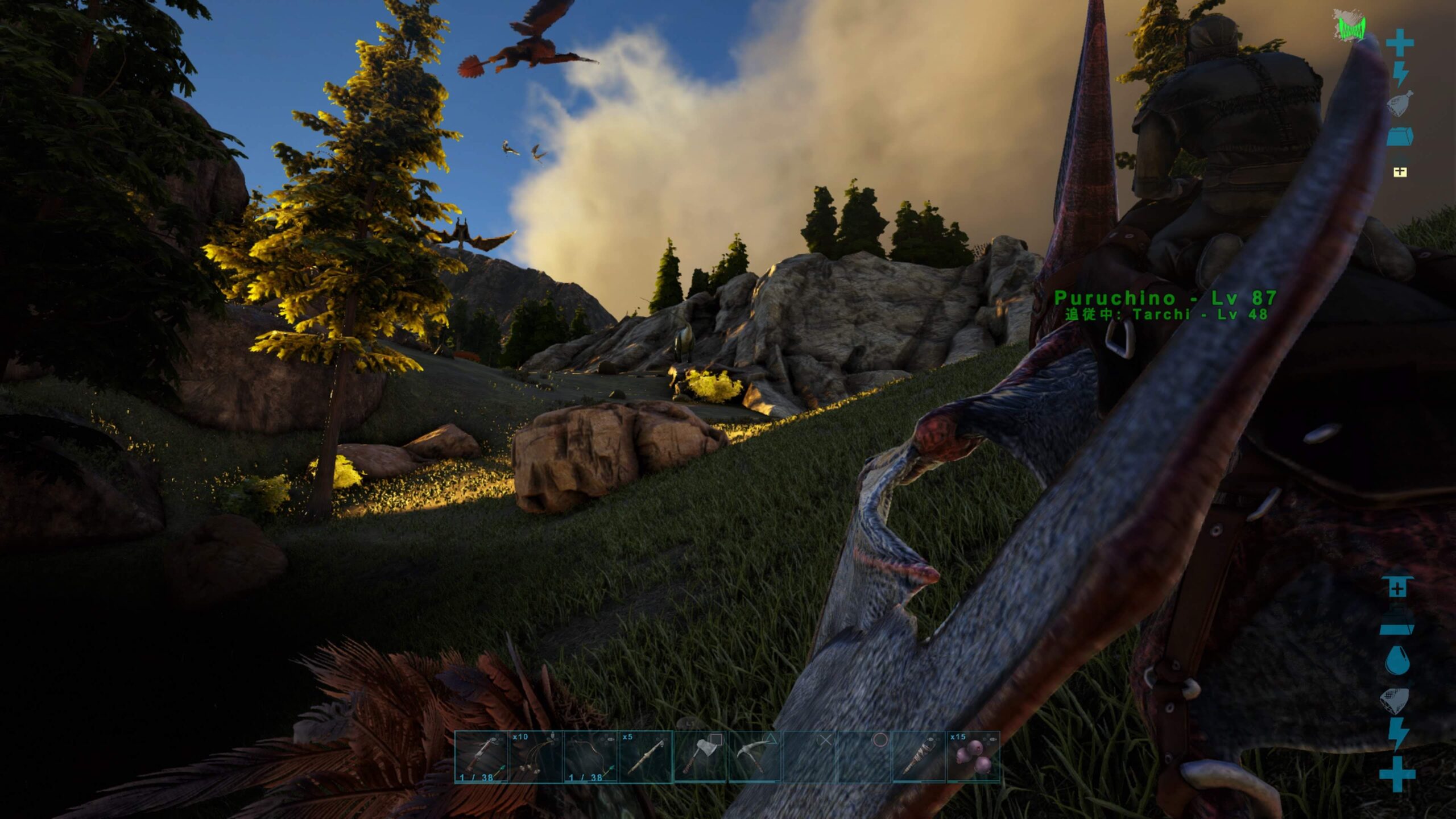
Task: Select the crossbow hotbar slot
Action: coord(481,756)
